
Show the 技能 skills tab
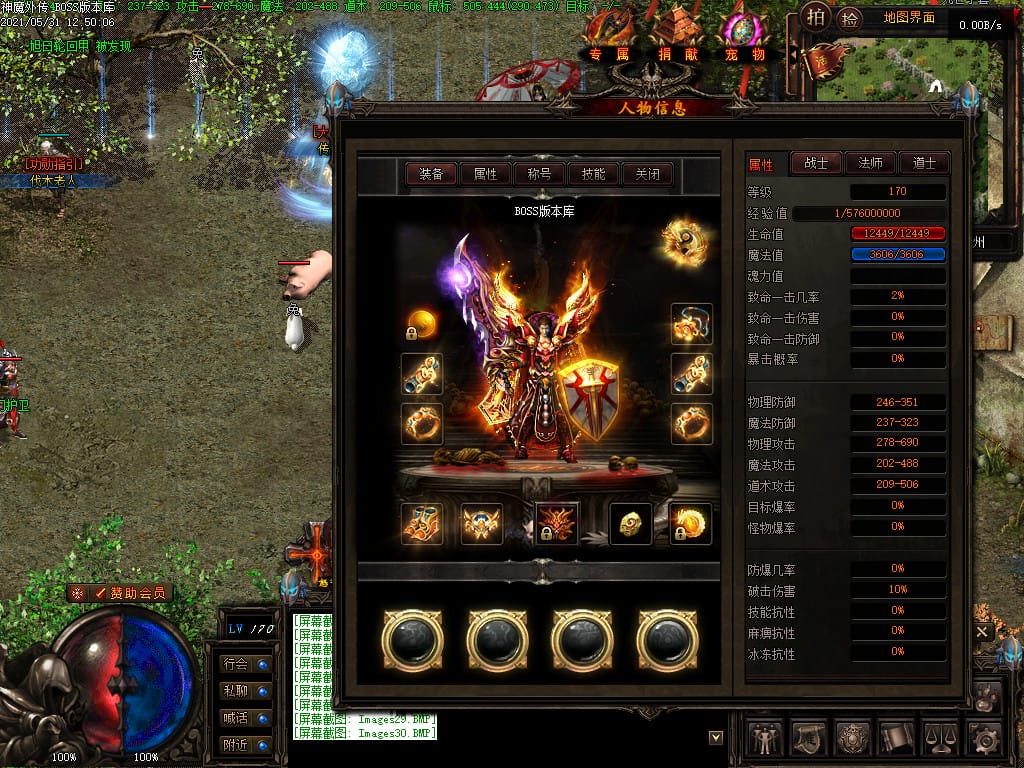tap(593, 174)
